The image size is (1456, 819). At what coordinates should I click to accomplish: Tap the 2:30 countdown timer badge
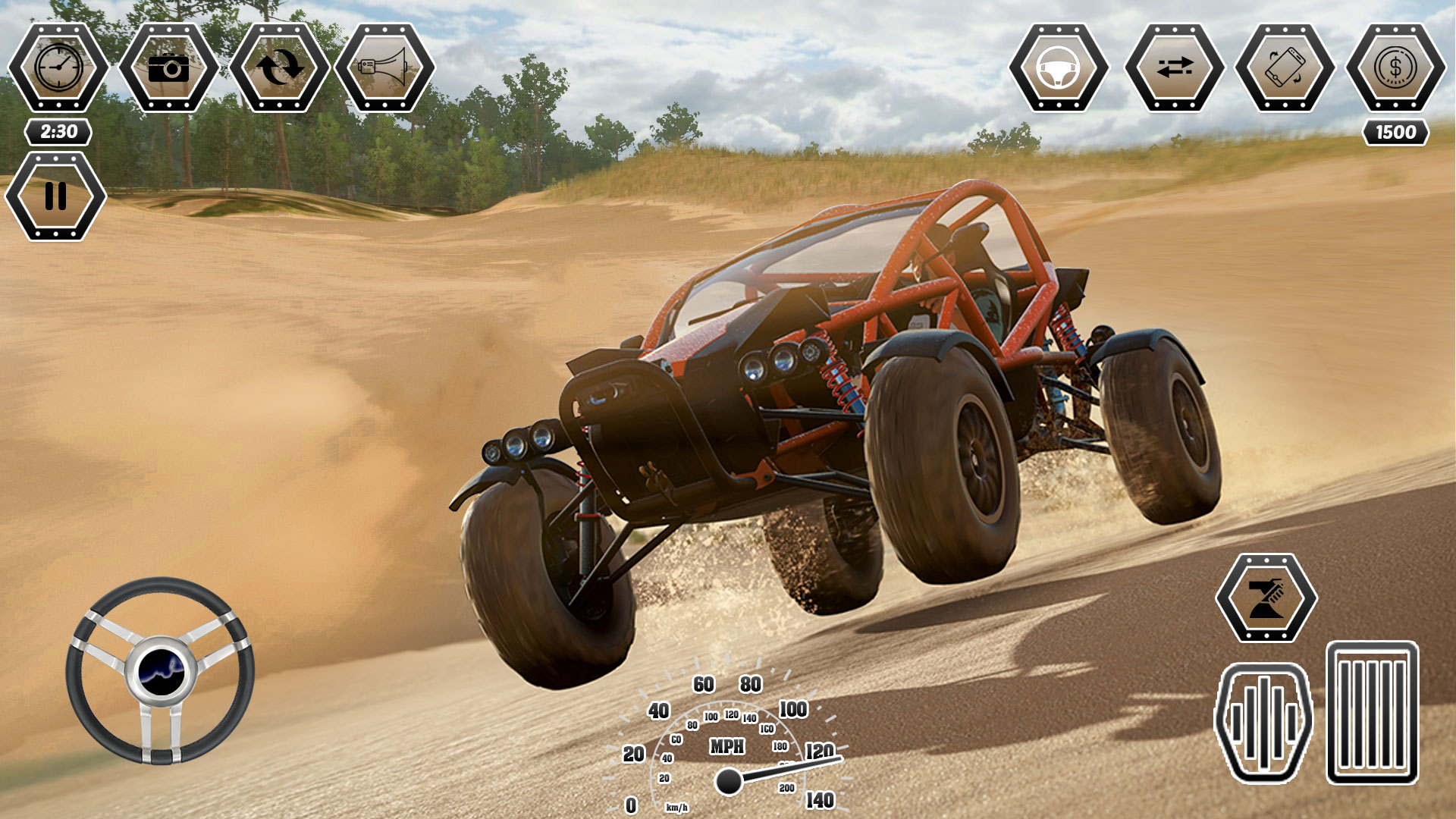point(57,130)
